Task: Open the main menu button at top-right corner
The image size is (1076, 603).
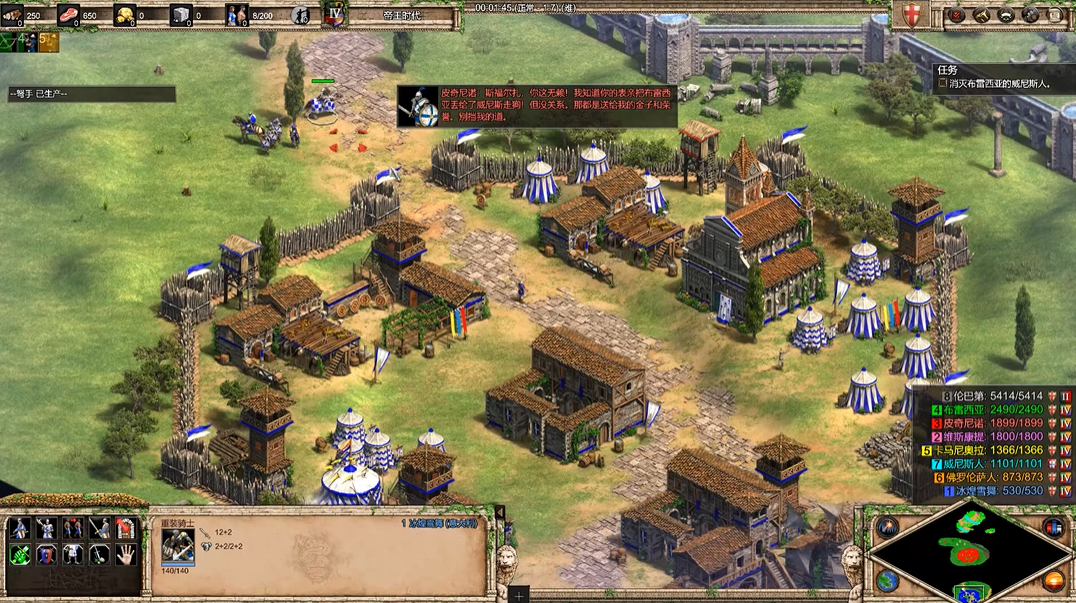Action: pyautogui.click(x=1057, y=15)
